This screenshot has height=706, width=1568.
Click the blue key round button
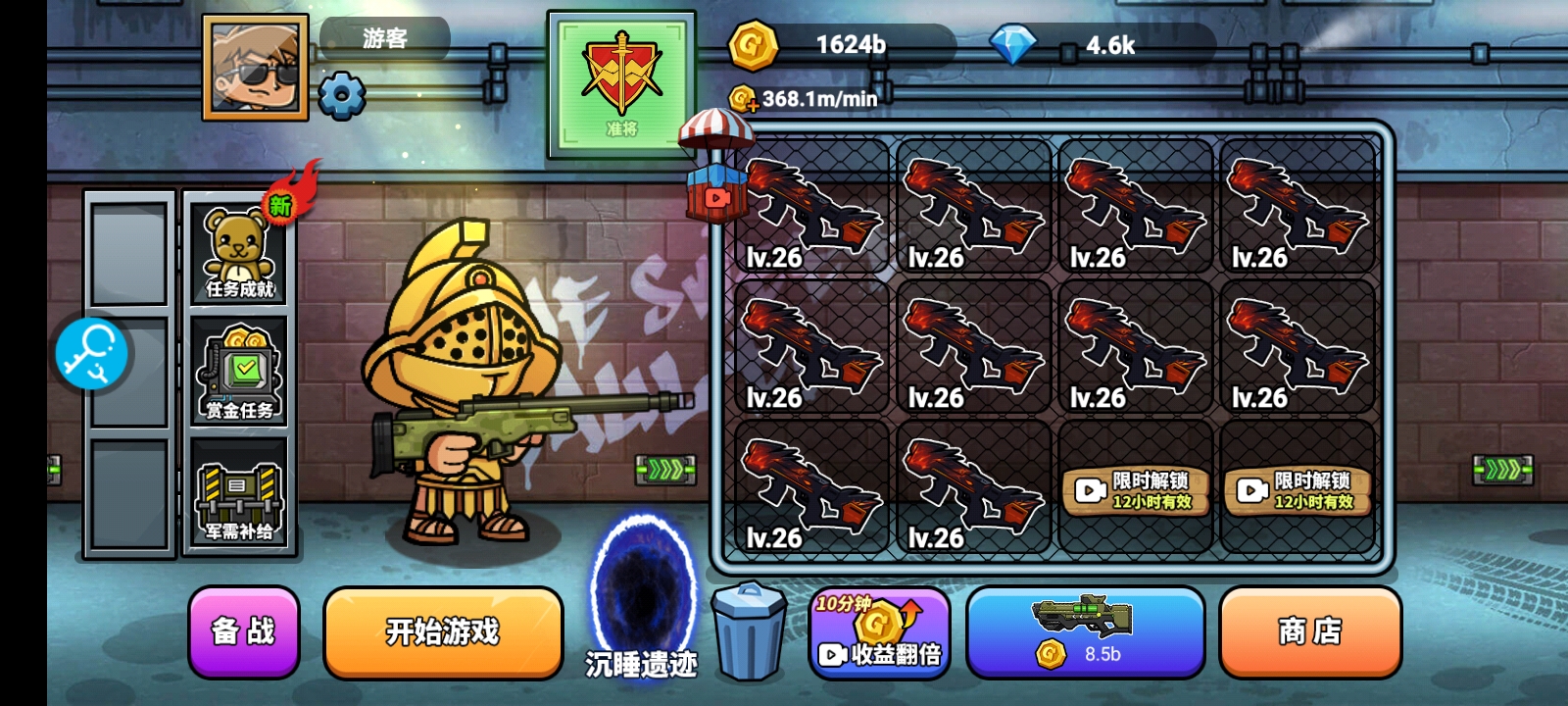coord(92,353)
